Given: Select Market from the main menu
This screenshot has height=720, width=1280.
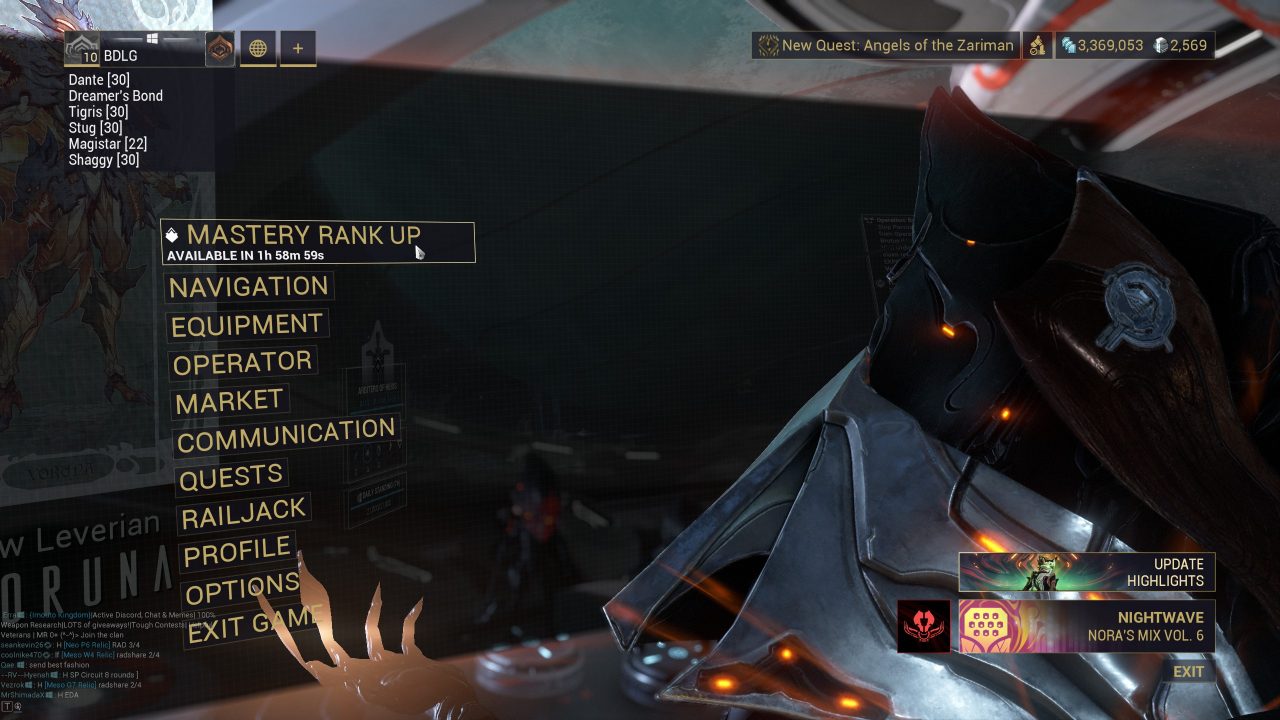Looking at the screenshot, I should [230, 399].
